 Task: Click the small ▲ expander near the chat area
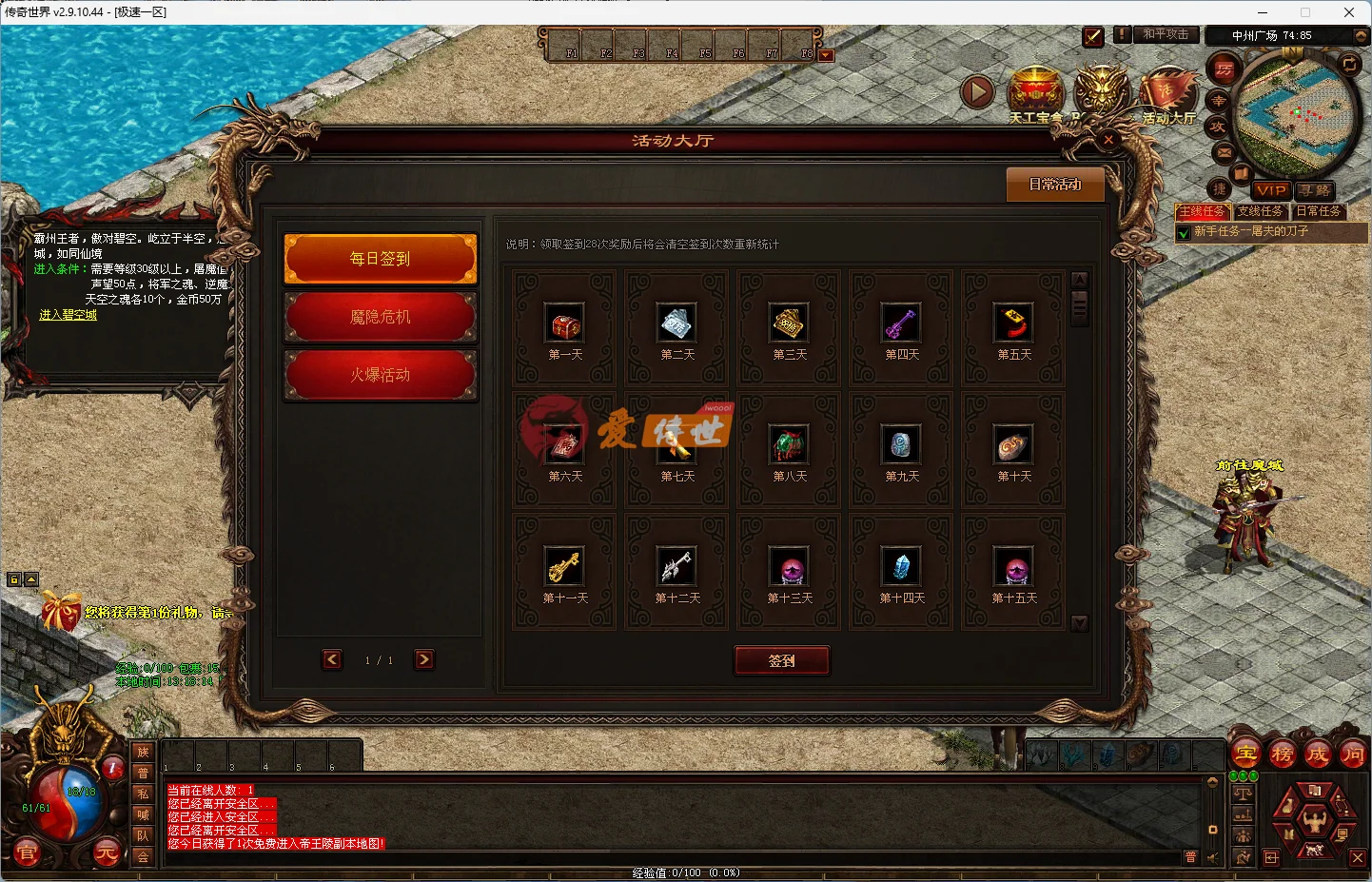coord(29,578)
